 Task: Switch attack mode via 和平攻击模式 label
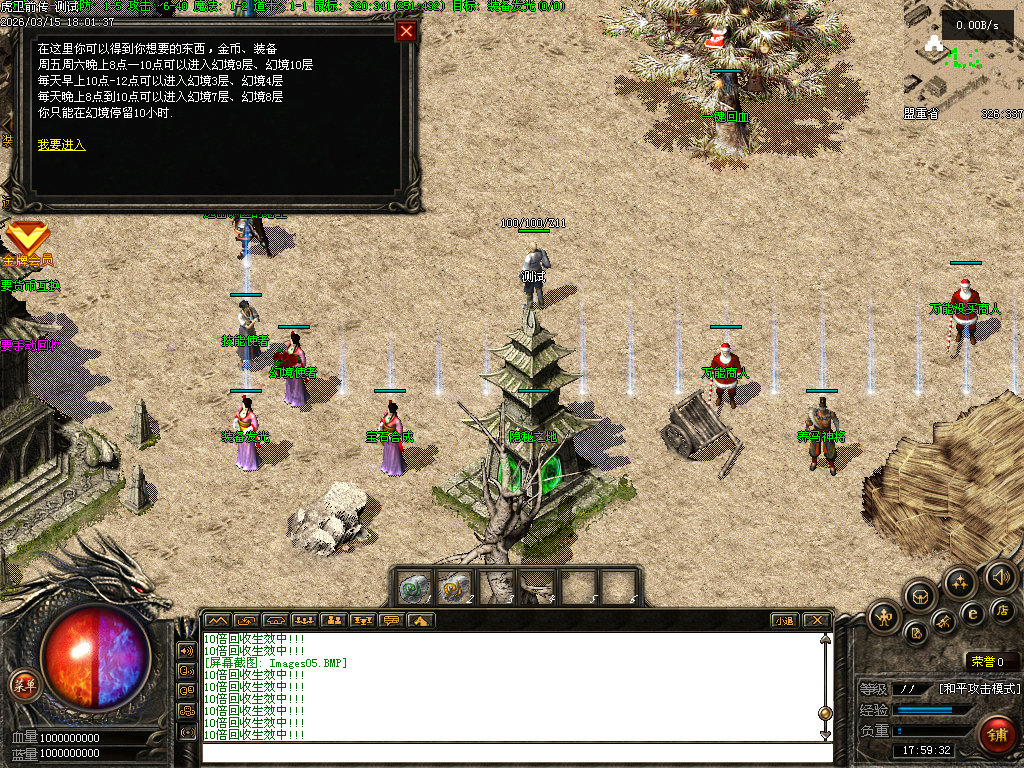click(x=980, y=689)
